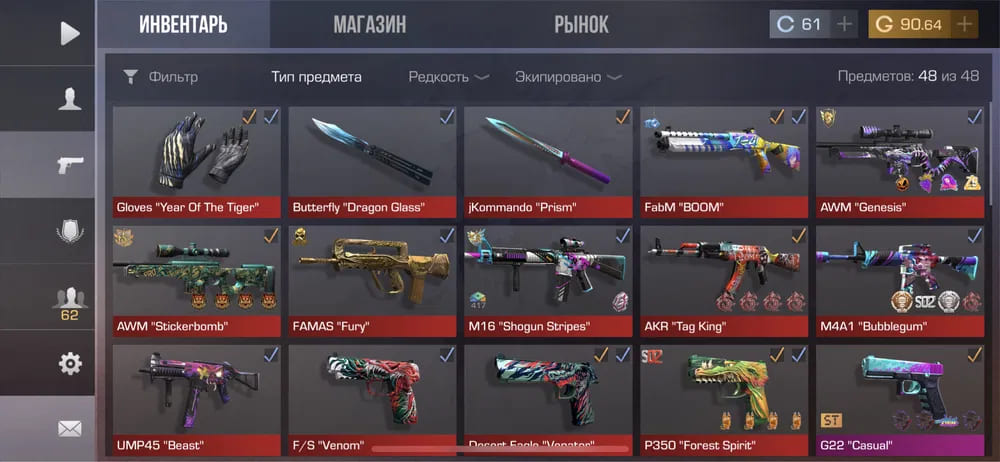1000x462 pixels.
Task: Switch to the Рынок tab
Action: pos(580,24)
